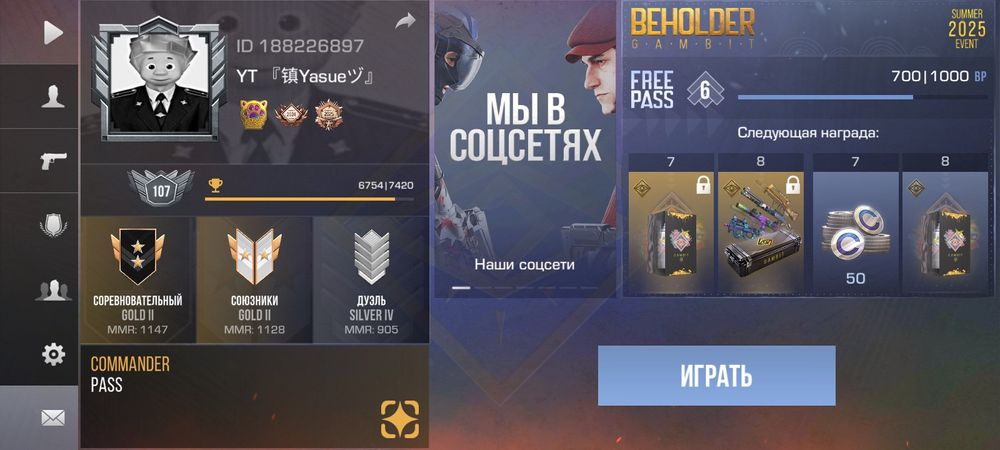This screenshot has height=450, width=1000.
Task: Open the friends group sidebar tab
Action: (x=53, y=290)
